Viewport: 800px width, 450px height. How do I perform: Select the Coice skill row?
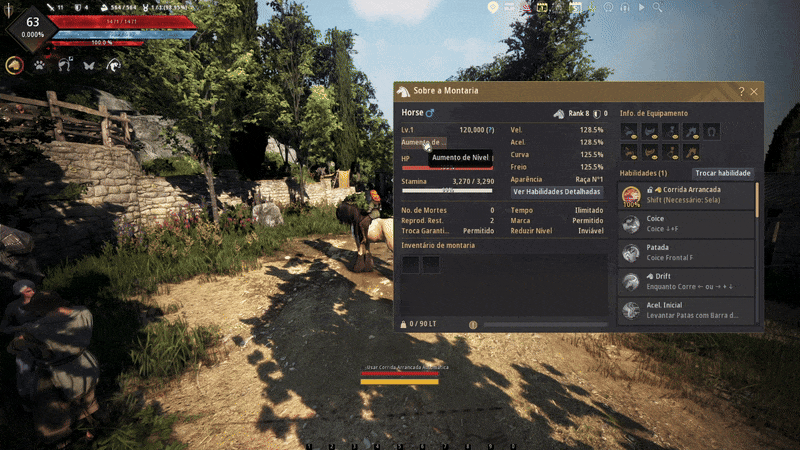pos(686,224)
